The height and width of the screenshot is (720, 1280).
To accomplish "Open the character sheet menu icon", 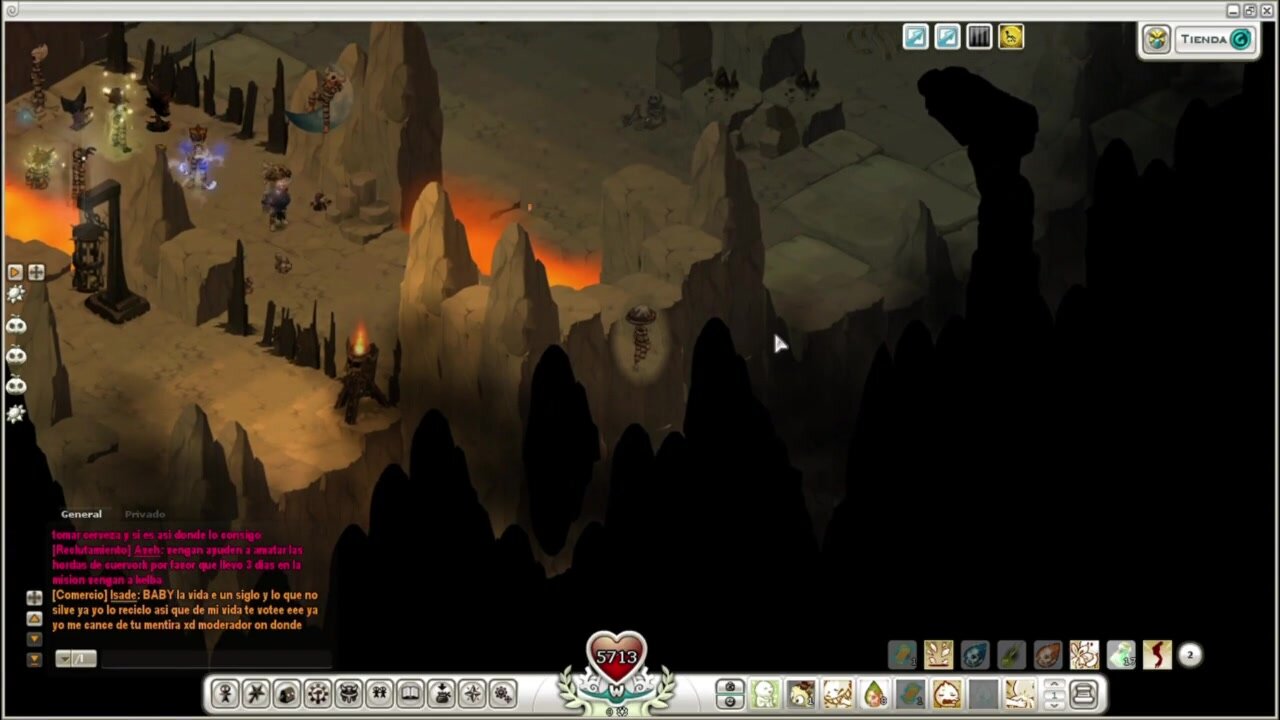I will [225, 693].
